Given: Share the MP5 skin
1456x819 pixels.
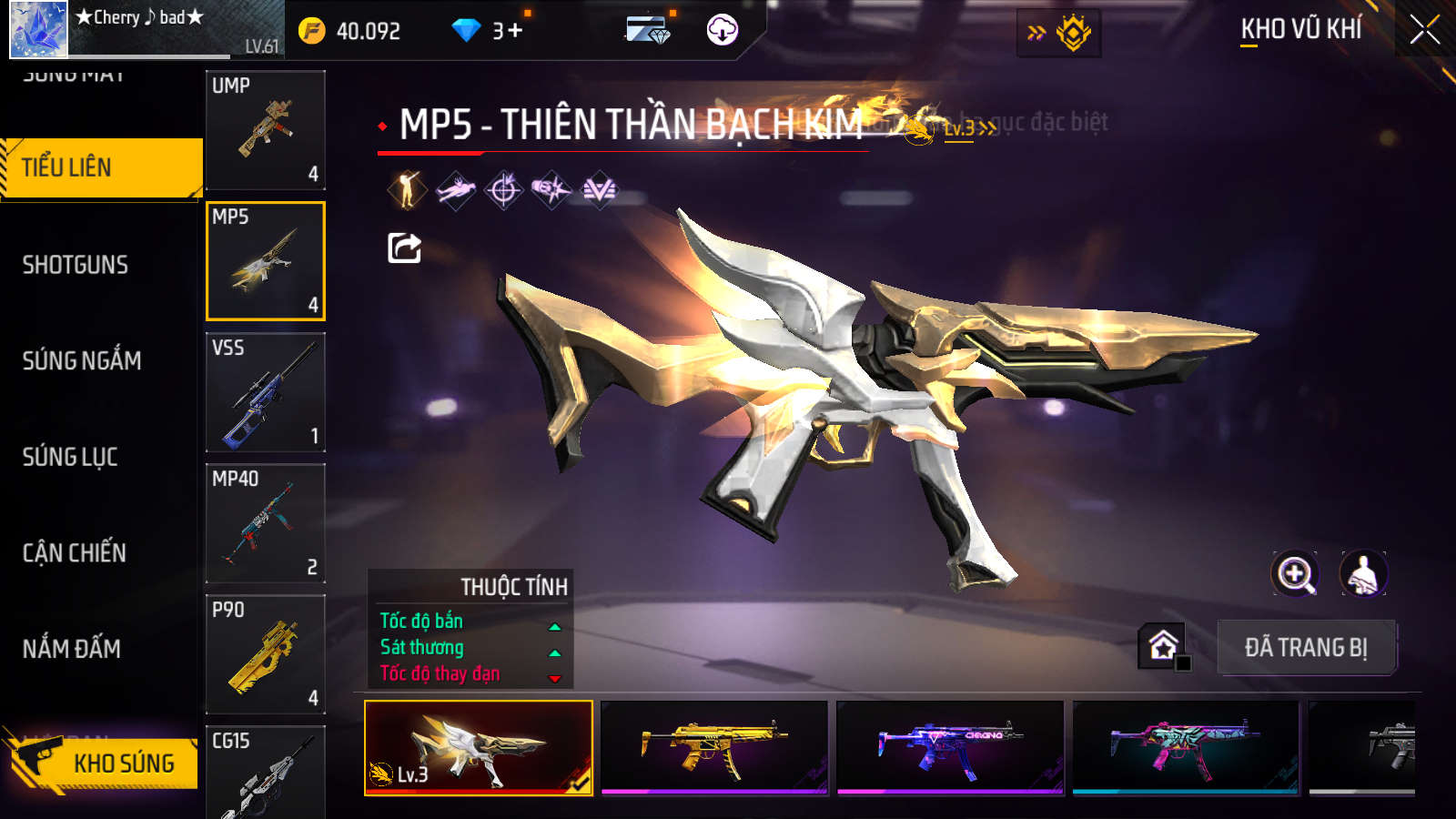Looking at the screenshot, I should pyautogui.click(x=404, y=248).
